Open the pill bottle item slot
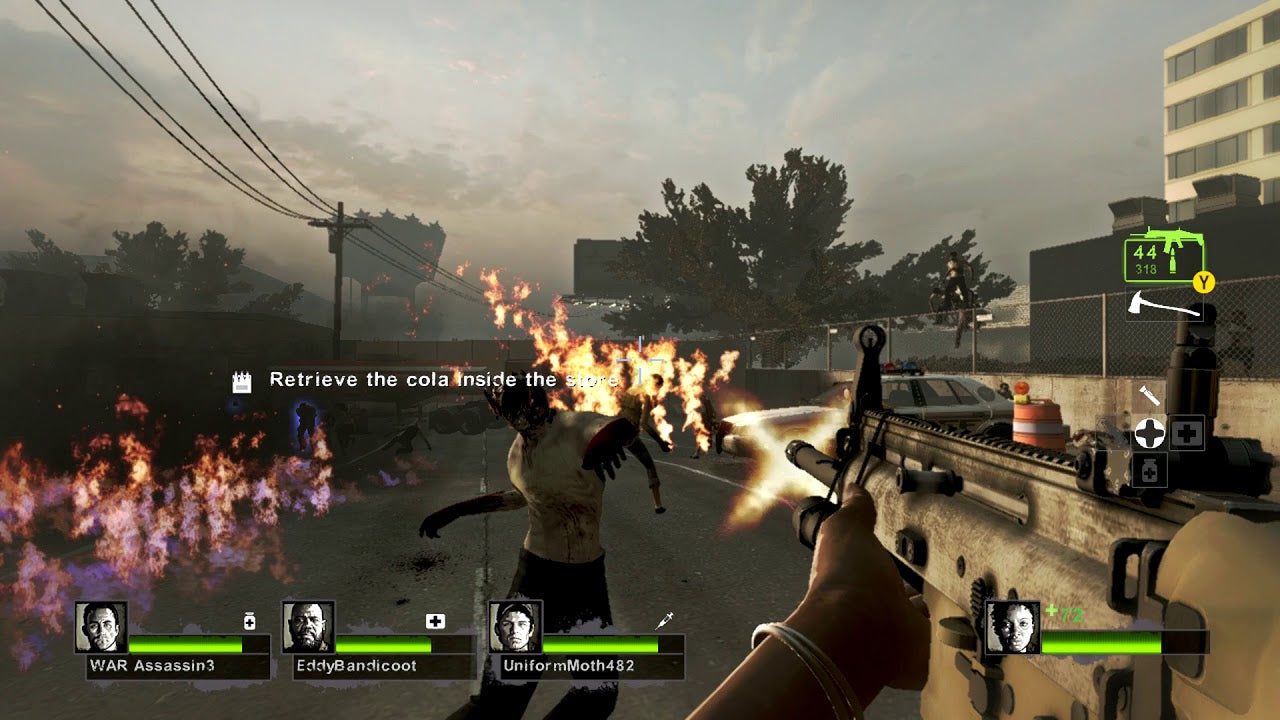1280x720 pixels. [x=1149, y=468]
